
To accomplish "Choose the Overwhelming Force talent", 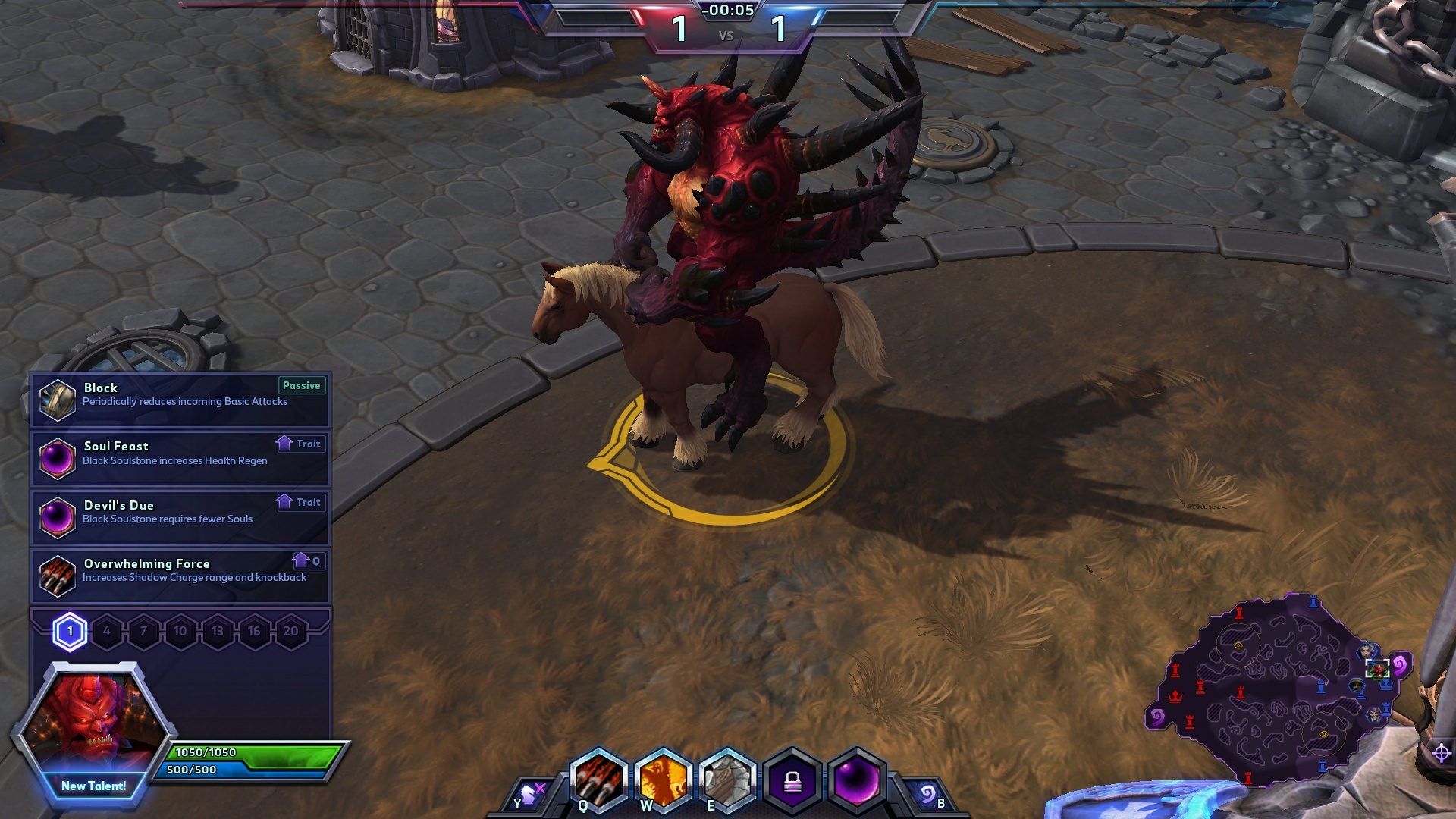I will pos(180,575).
